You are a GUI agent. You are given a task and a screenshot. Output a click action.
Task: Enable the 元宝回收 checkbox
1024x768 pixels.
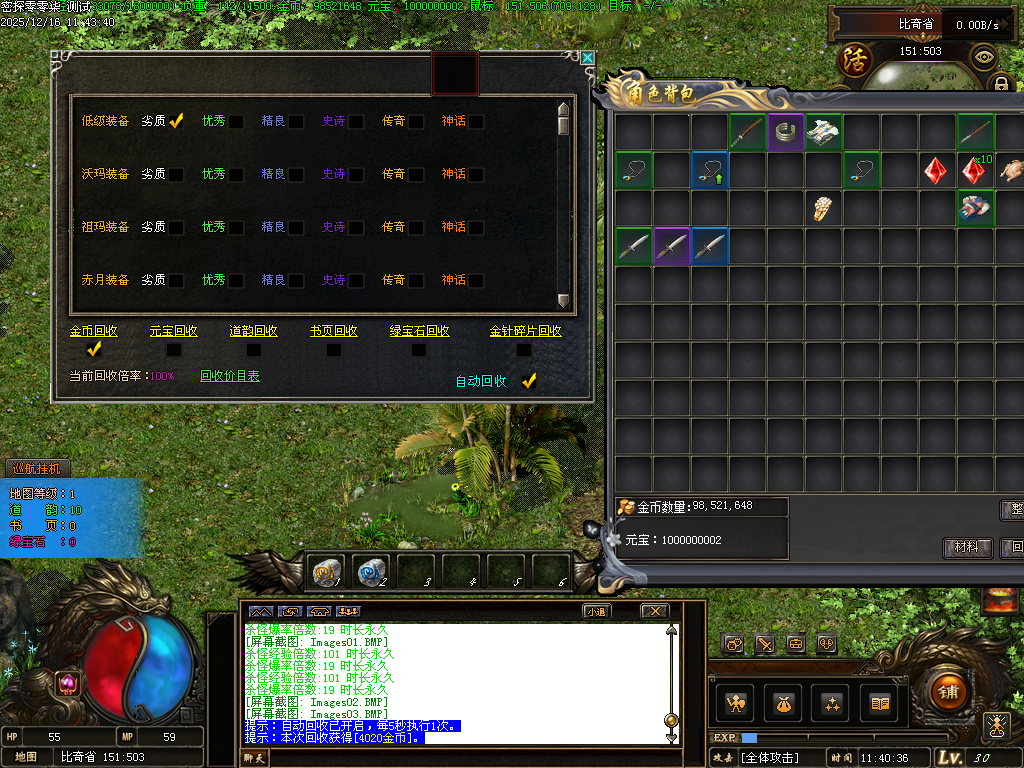pyautogui.click(x=174, y=350)
